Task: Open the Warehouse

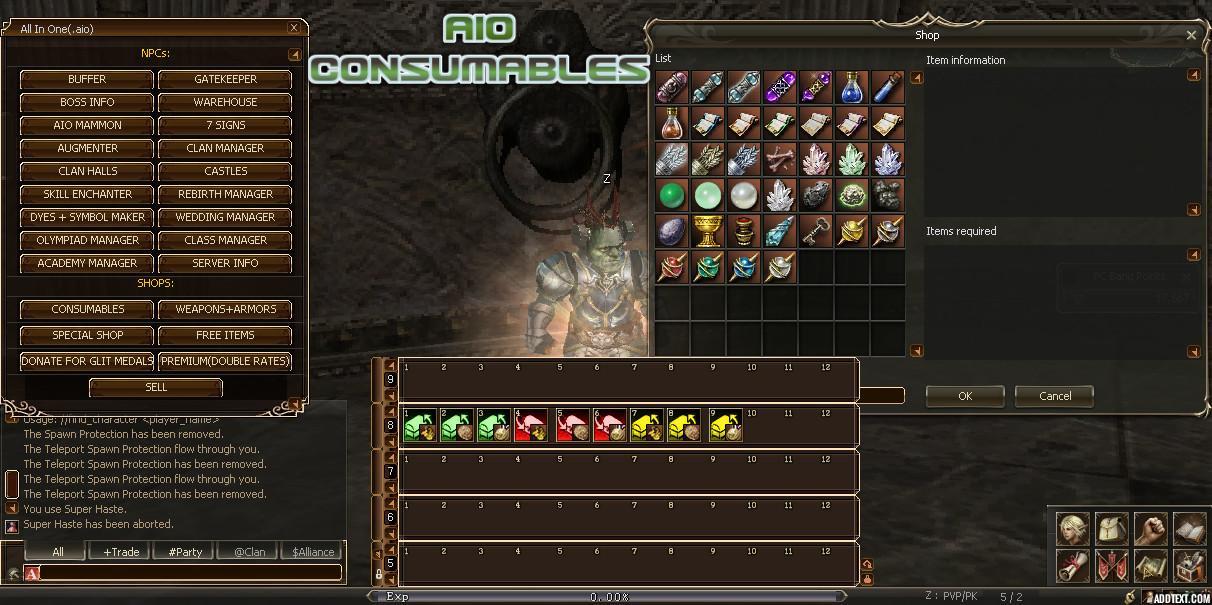Action: [225, 102]
